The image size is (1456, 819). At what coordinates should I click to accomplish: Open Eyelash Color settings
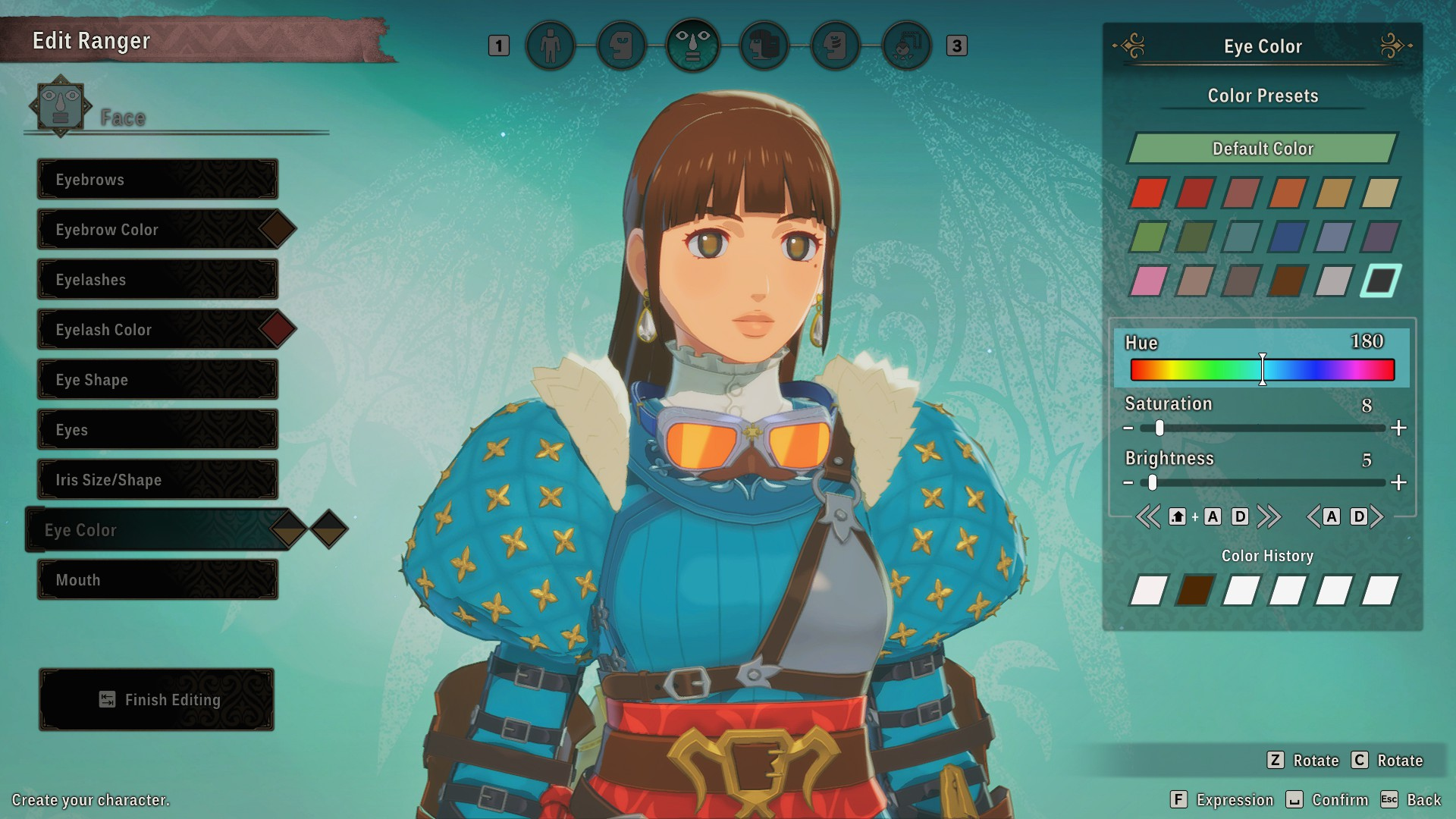pos(158,330)
